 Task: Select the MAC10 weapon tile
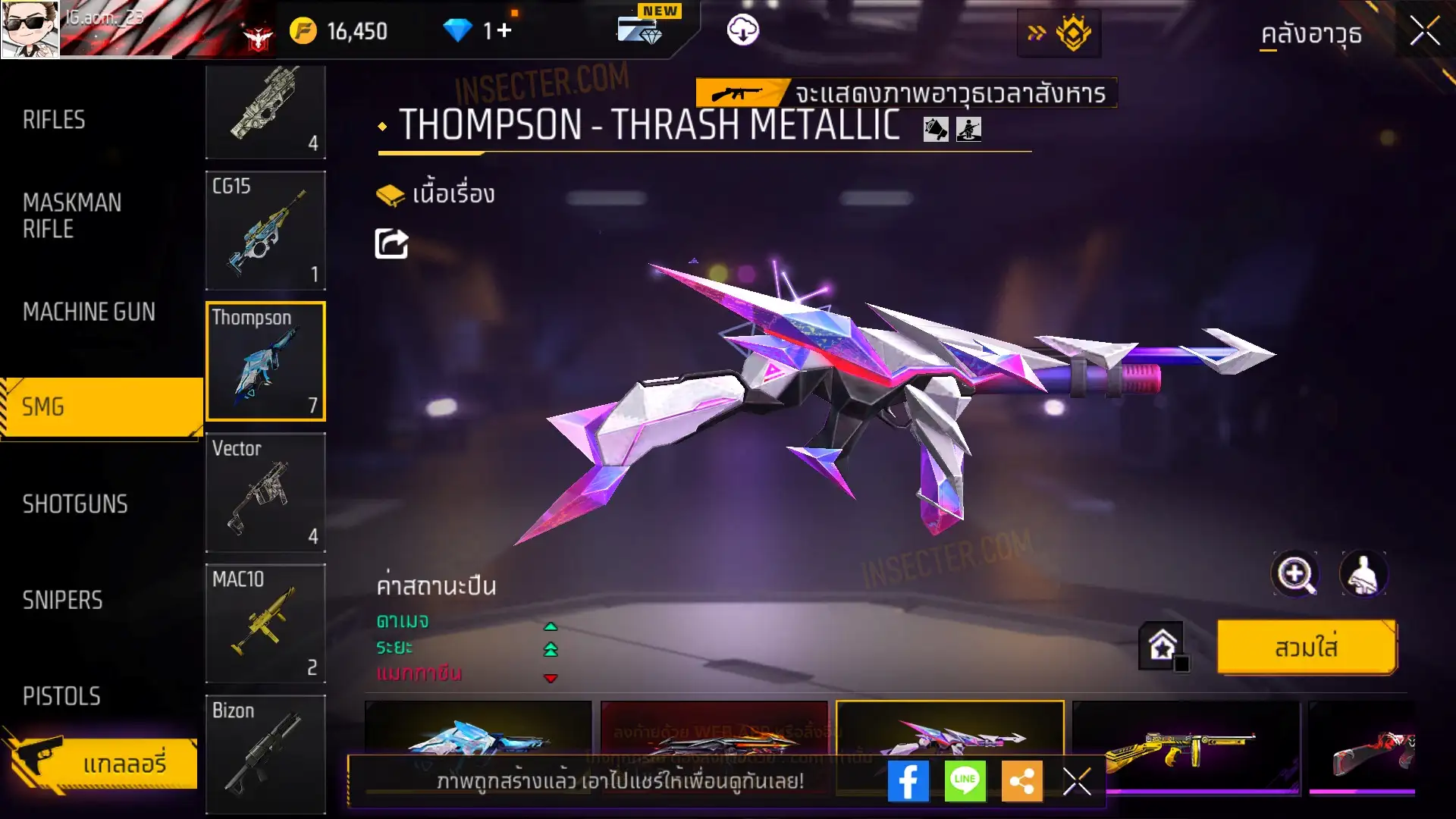[x=265, y=623]
